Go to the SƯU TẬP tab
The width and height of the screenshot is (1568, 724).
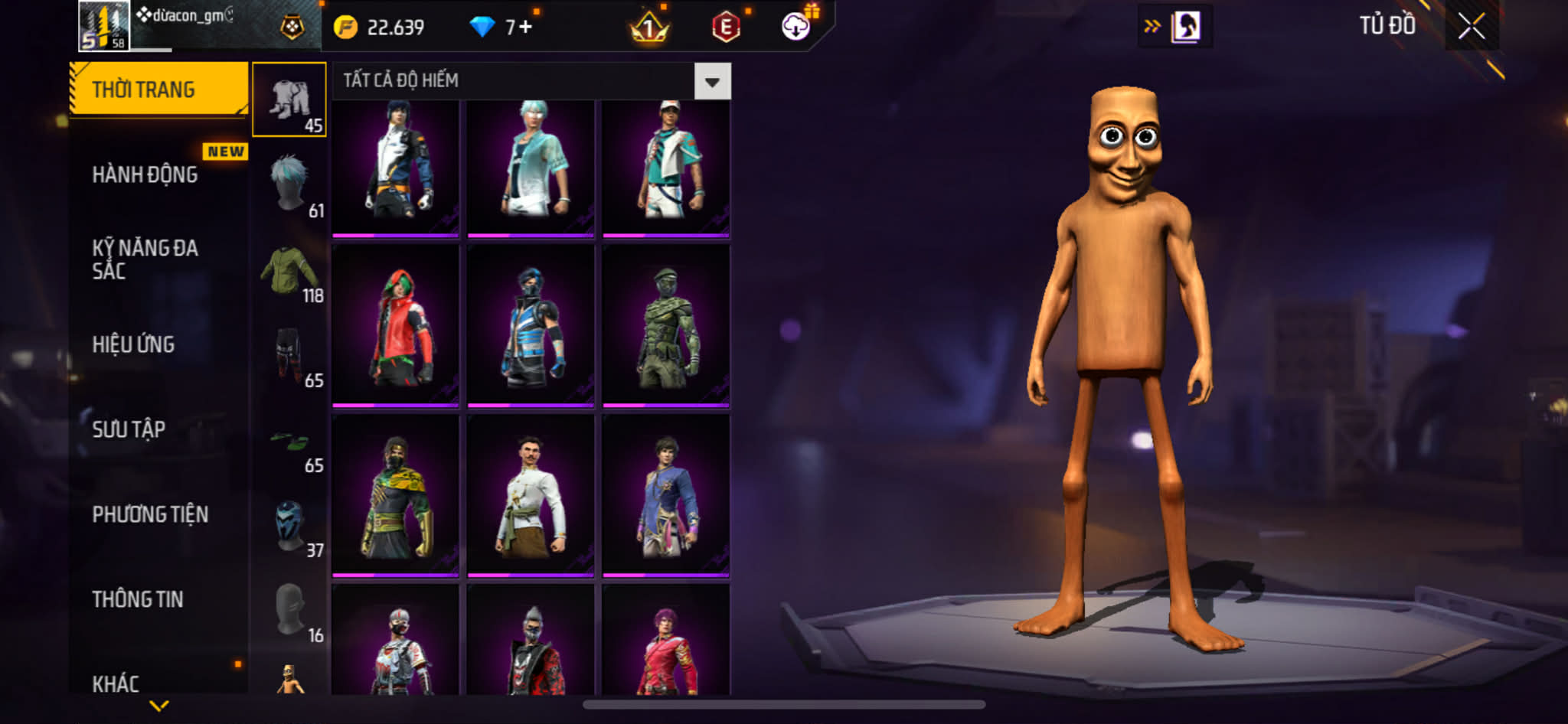[x=129, y=429]
